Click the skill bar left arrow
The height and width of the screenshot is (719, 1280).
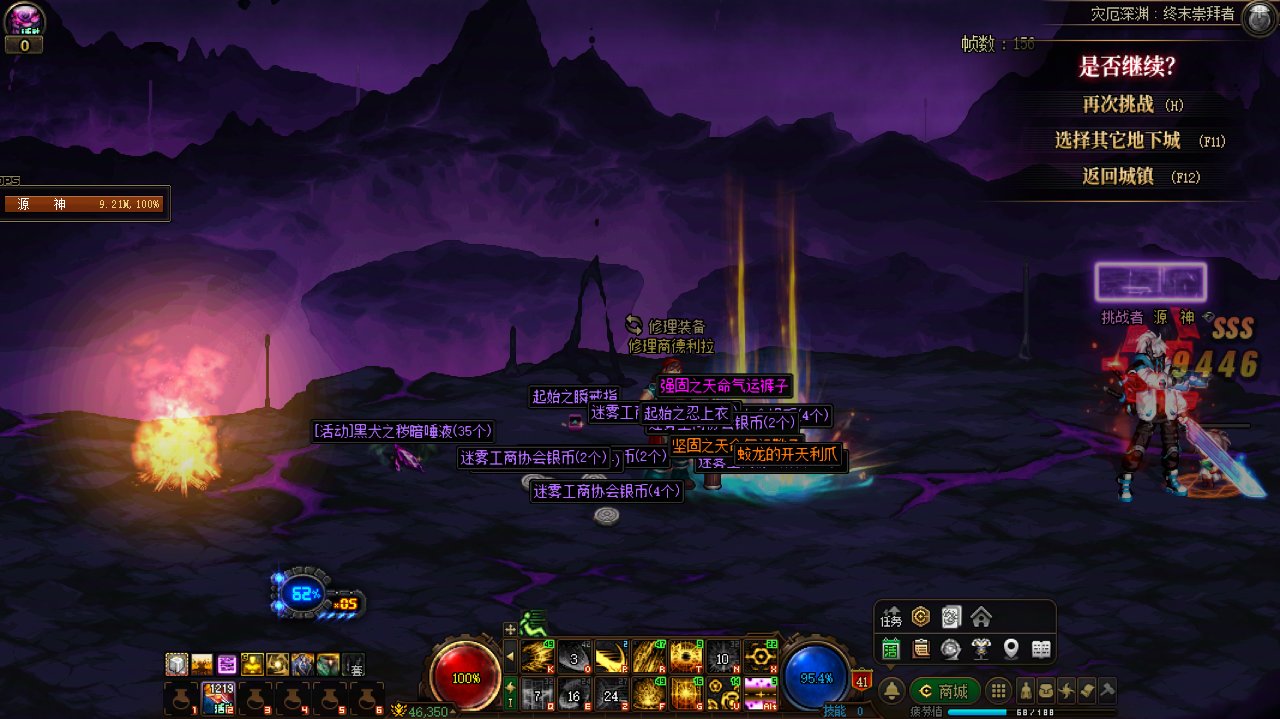point(510,657)
